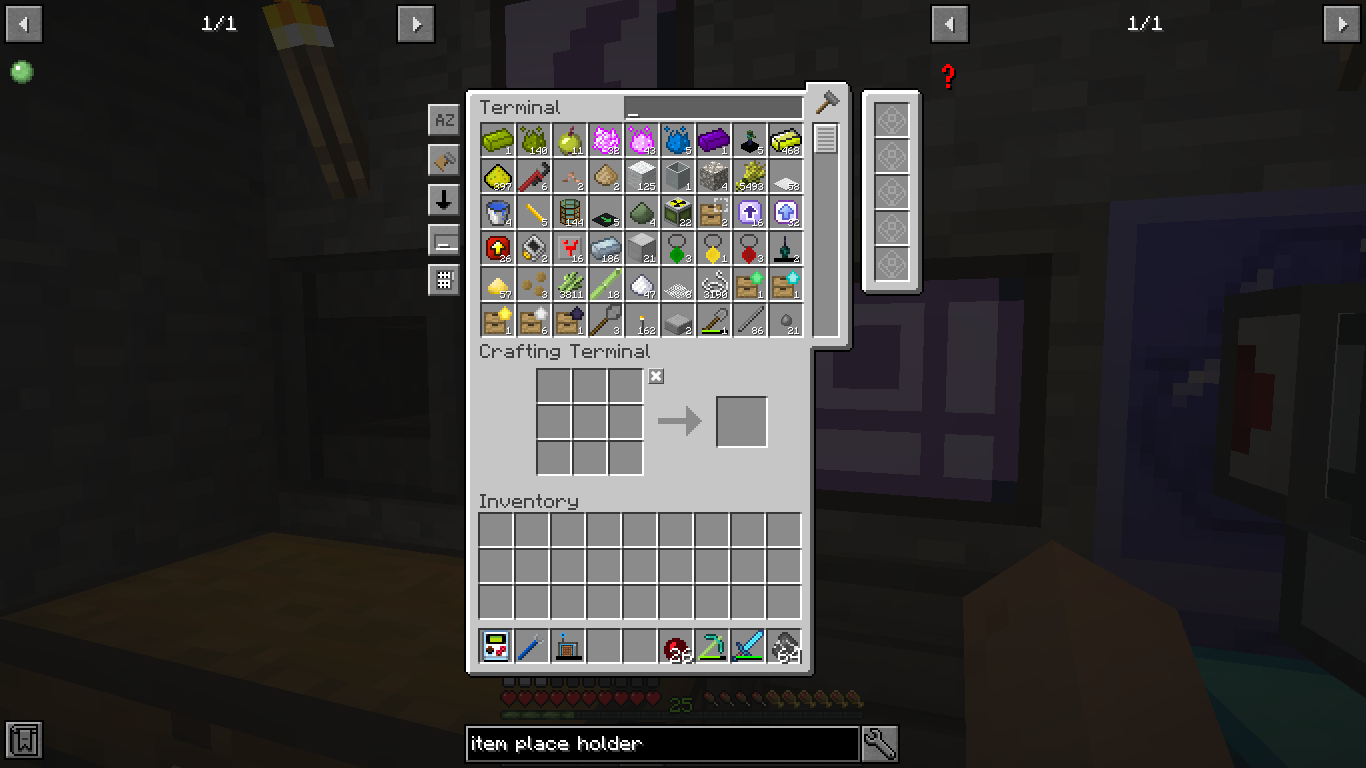This screenshot has height=768, width=1366.
Task: Toggle sort direction with the arrow button
Action: point(443,199)
